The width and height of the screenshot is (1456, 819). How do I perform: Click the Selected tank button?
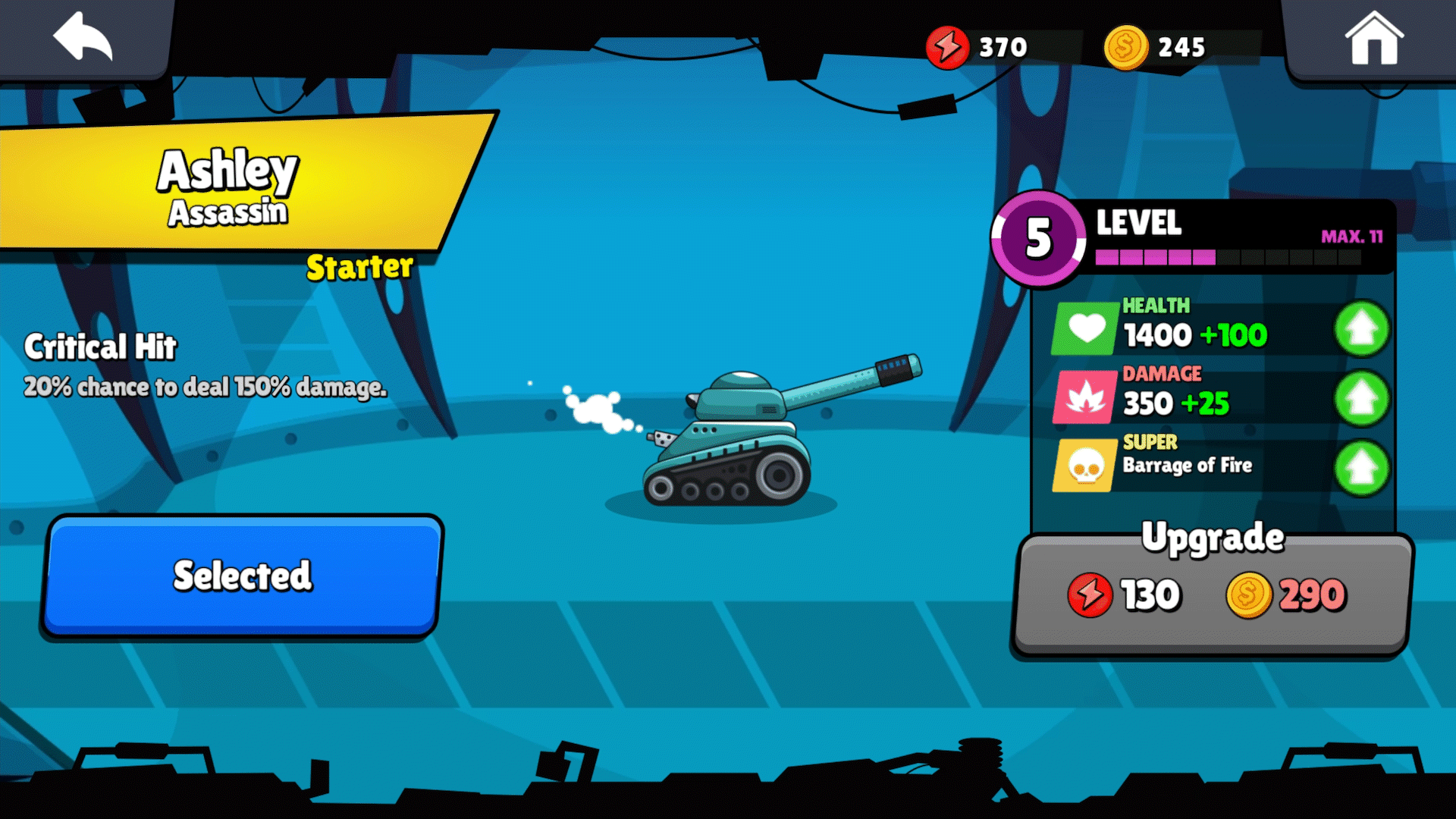(243, 576)
